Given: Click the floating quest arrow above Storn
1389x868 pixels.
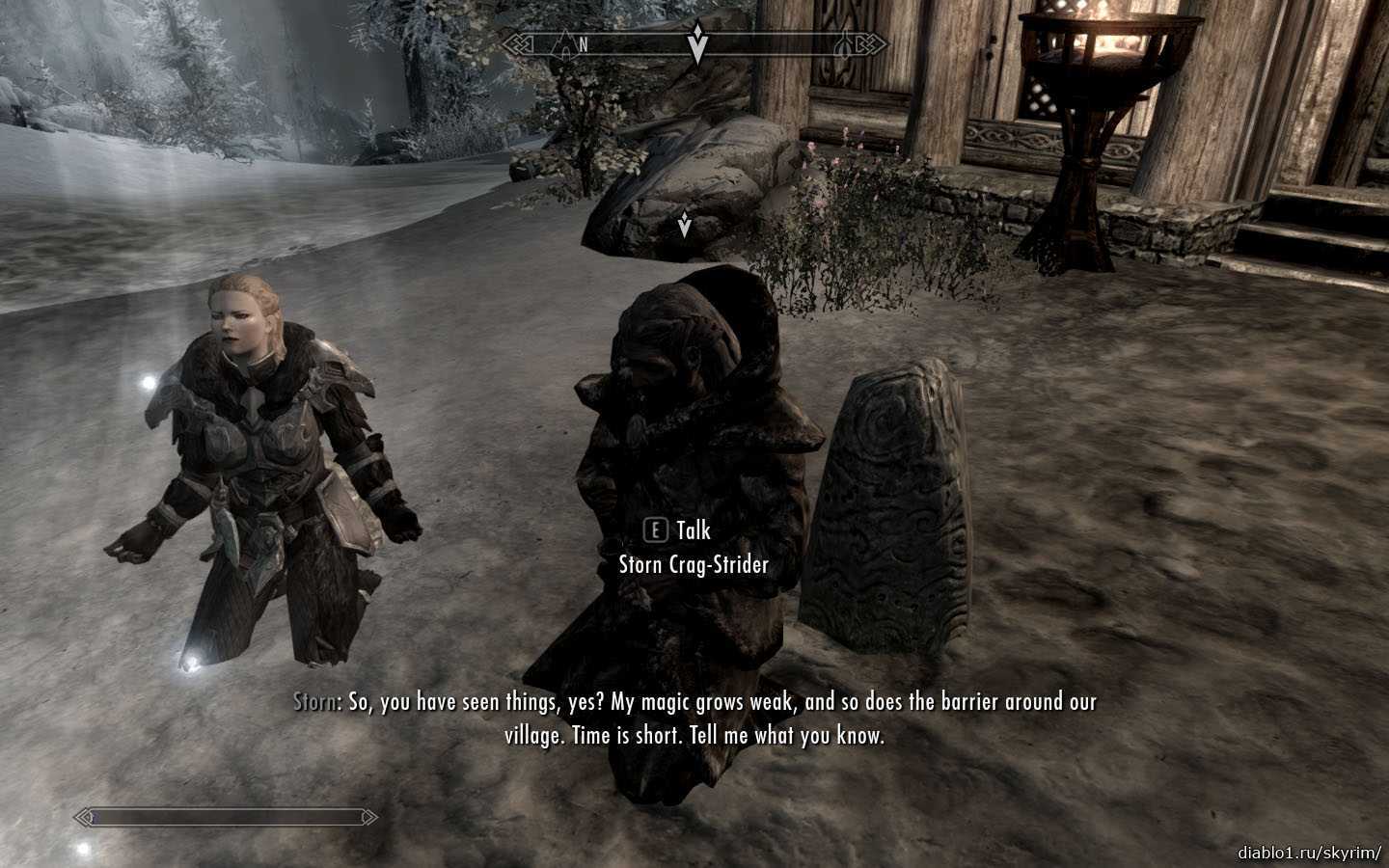Looking at the screenshot, I should pyautogui.click(x=684, y=225).
